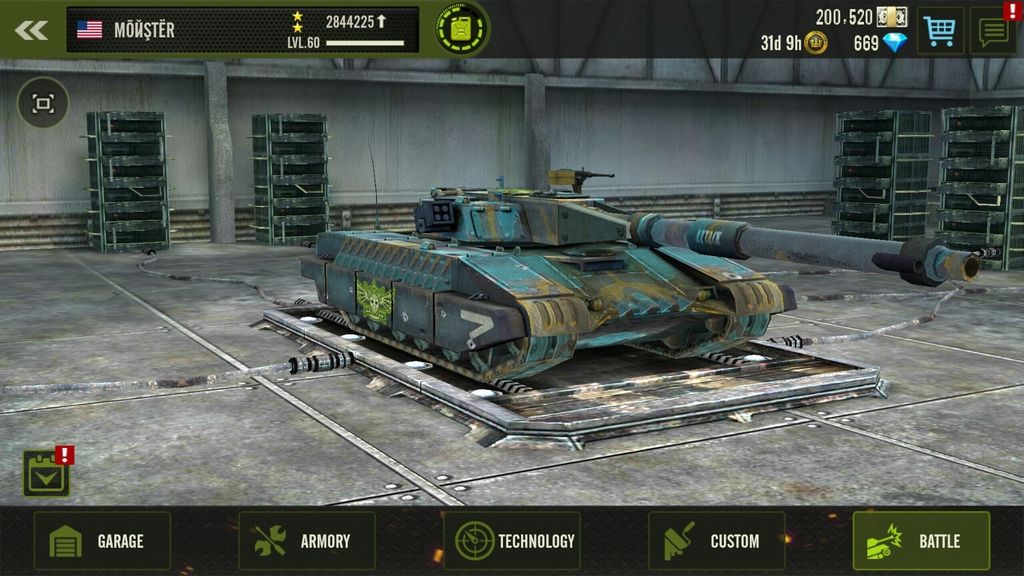Choose the Custom paint menu
1024x576 pixels.
[x=716, y=541]
